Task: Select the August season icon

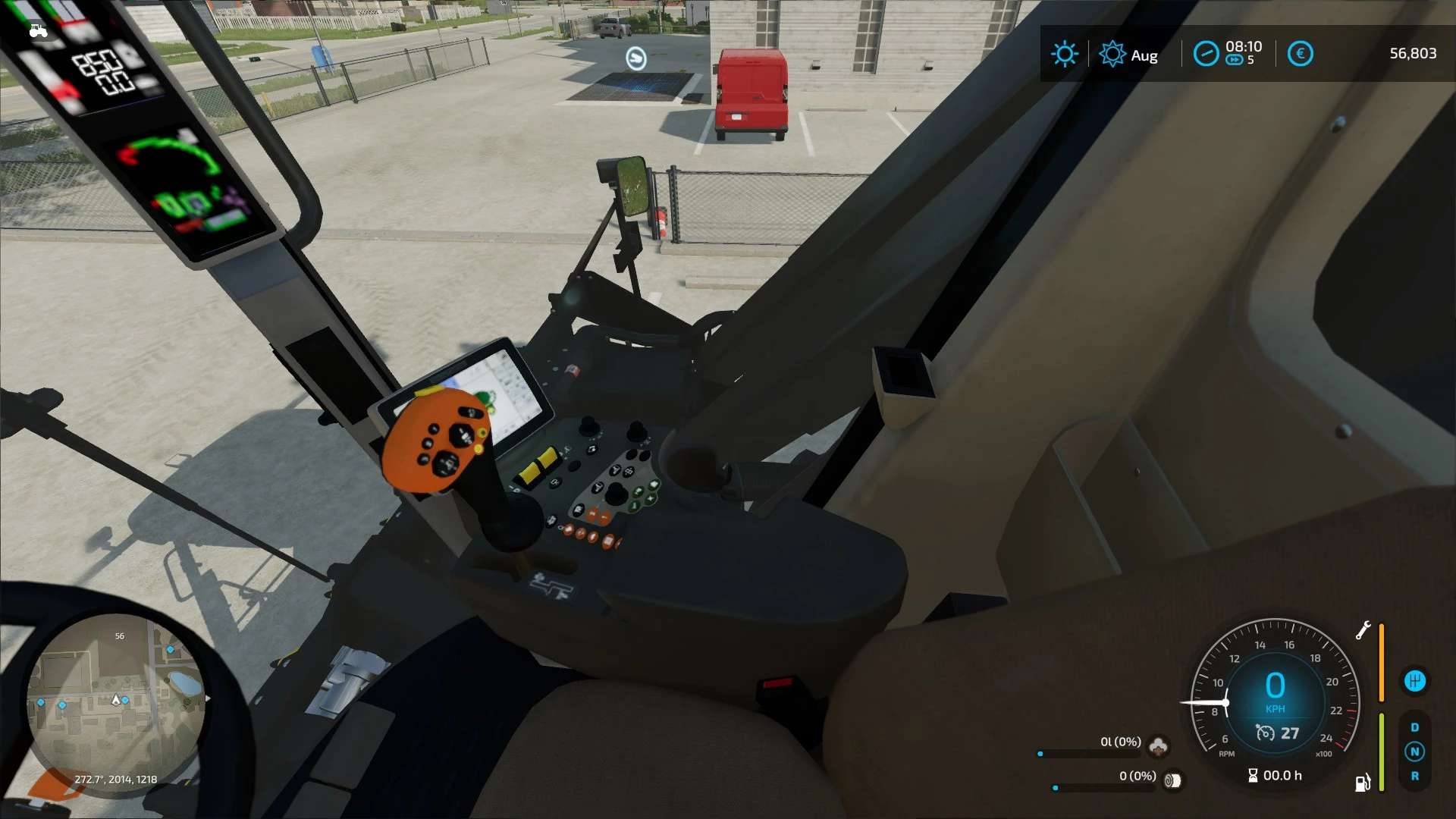Action: [x=1112, y=54]
